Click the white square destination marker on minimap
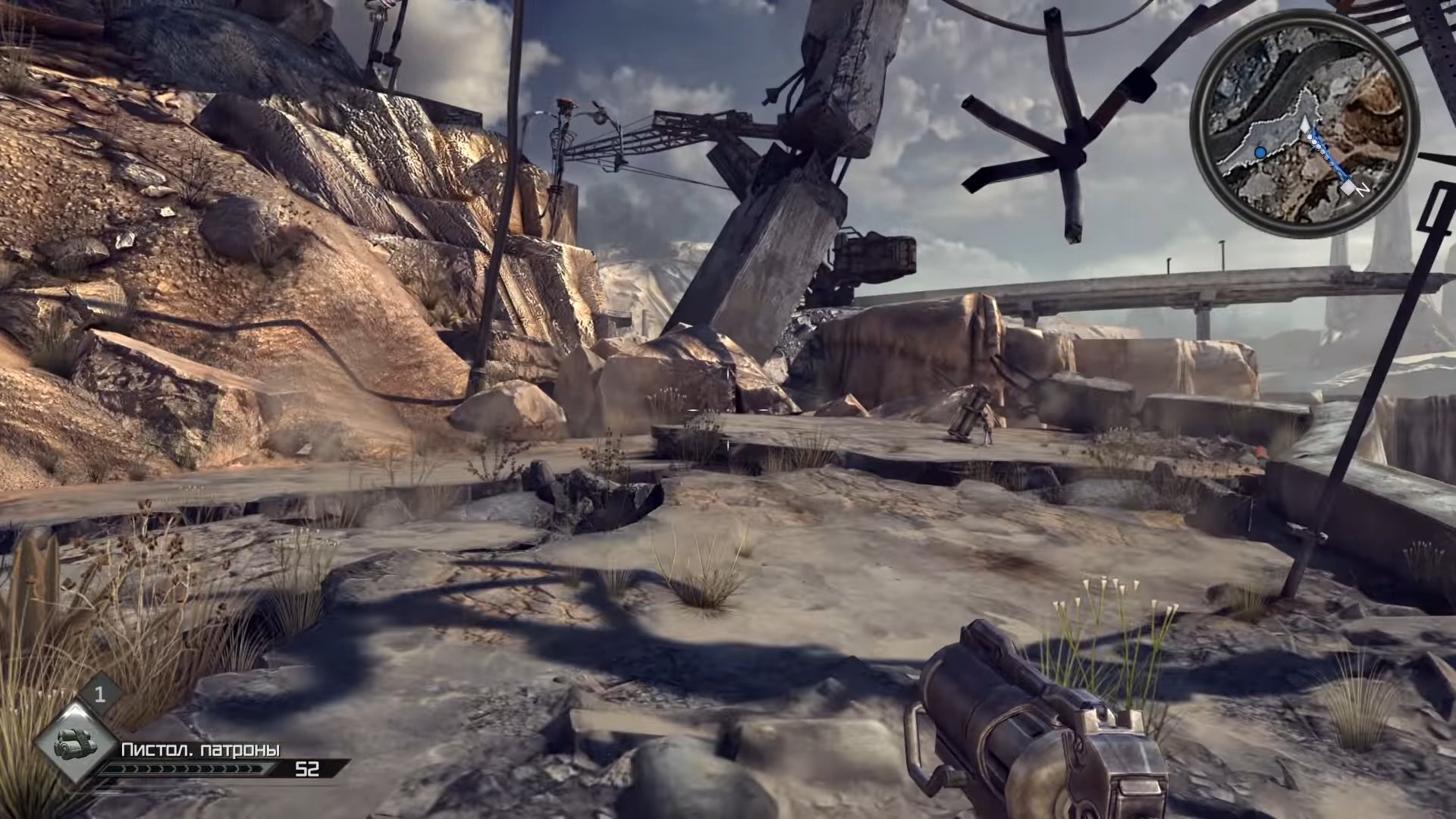The width and height of the screenshot is (1456, 819). [1348, 187]
